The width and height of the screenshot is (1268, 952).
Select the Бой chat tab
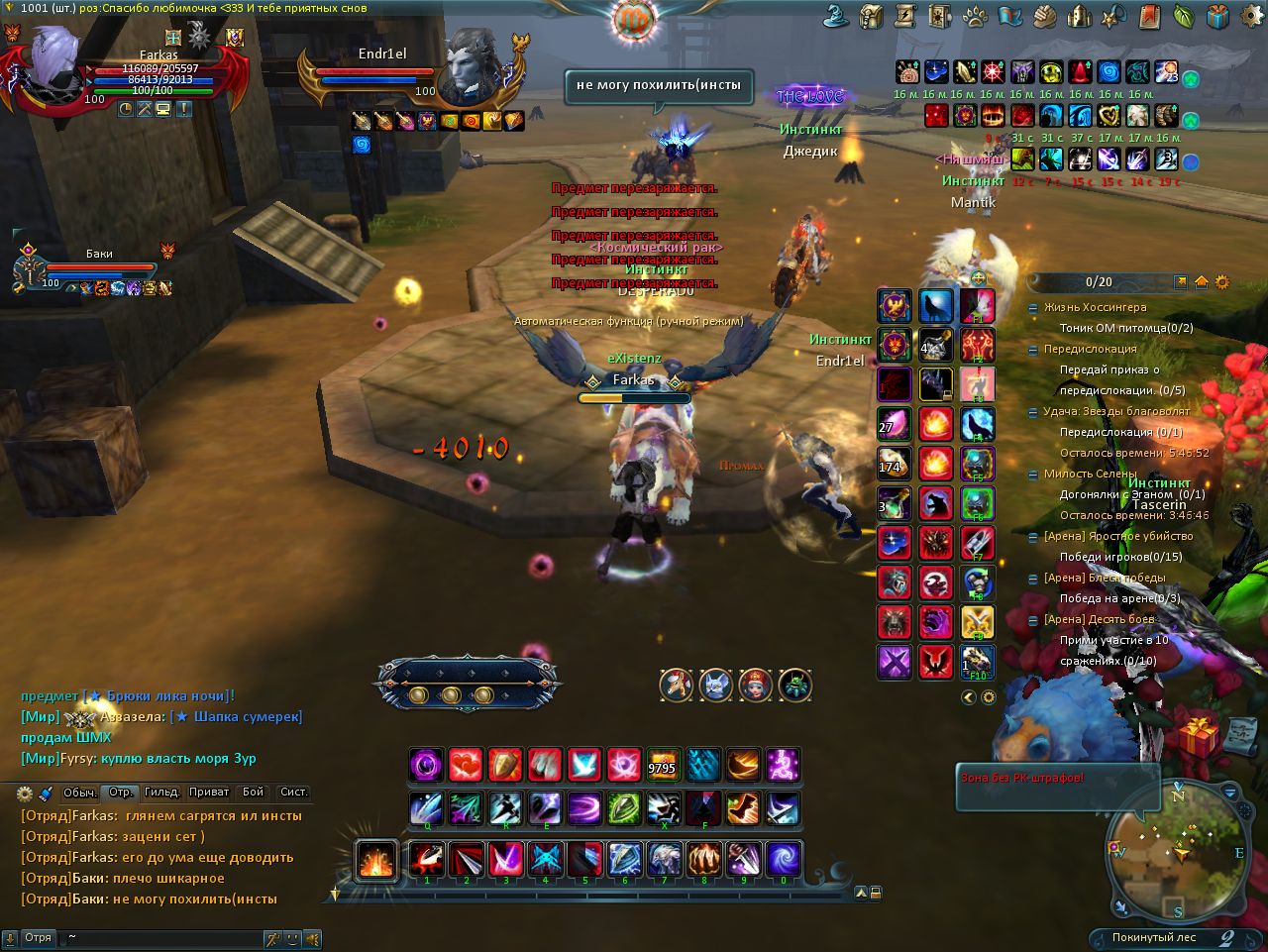click(254, 793)
